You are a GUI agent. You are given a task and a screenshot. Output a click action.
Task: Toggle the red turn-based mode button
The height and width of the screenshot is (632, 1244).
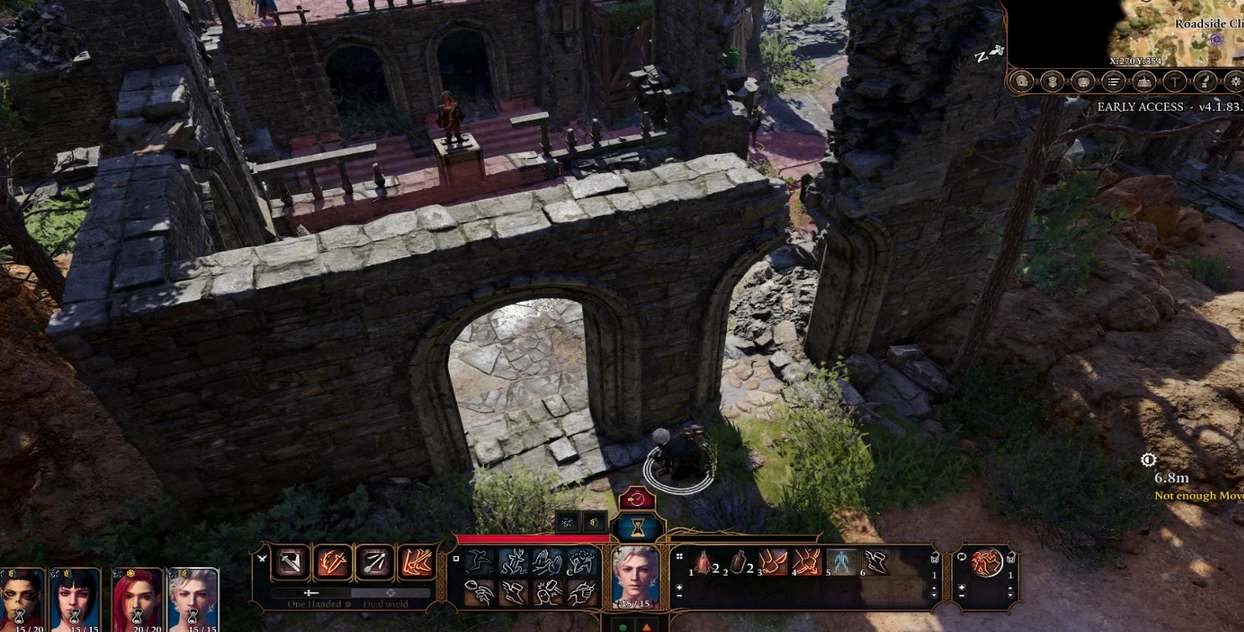pyautogui.click(x=637, y=499)
